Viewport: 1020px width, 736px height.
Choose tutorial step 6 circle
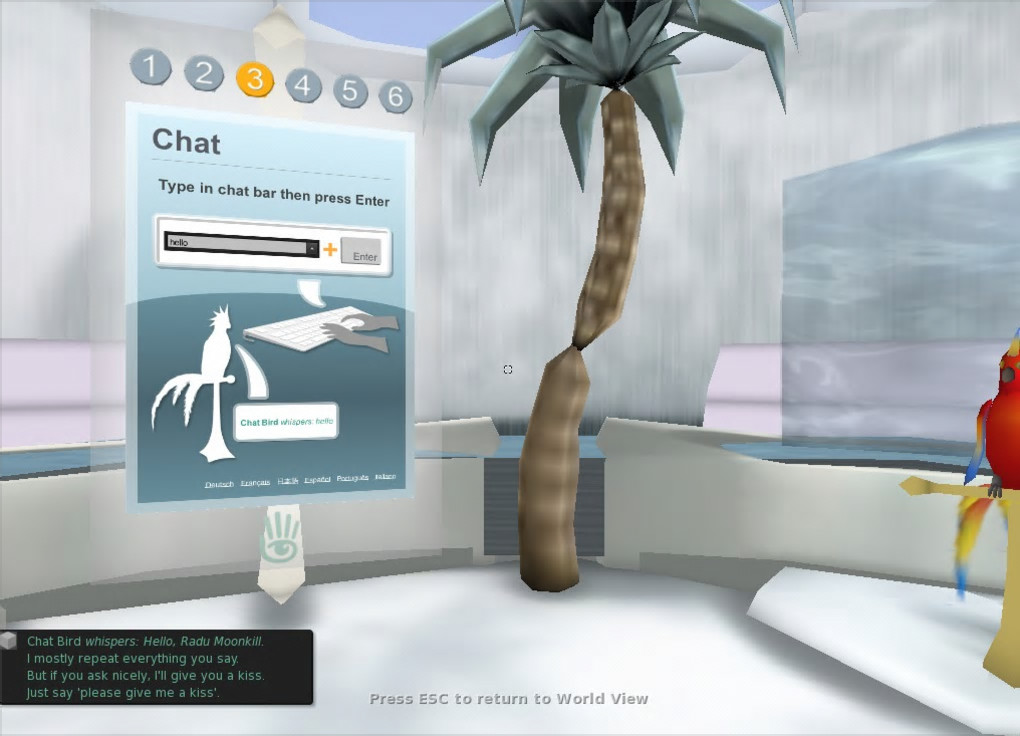tap(396, 96)
